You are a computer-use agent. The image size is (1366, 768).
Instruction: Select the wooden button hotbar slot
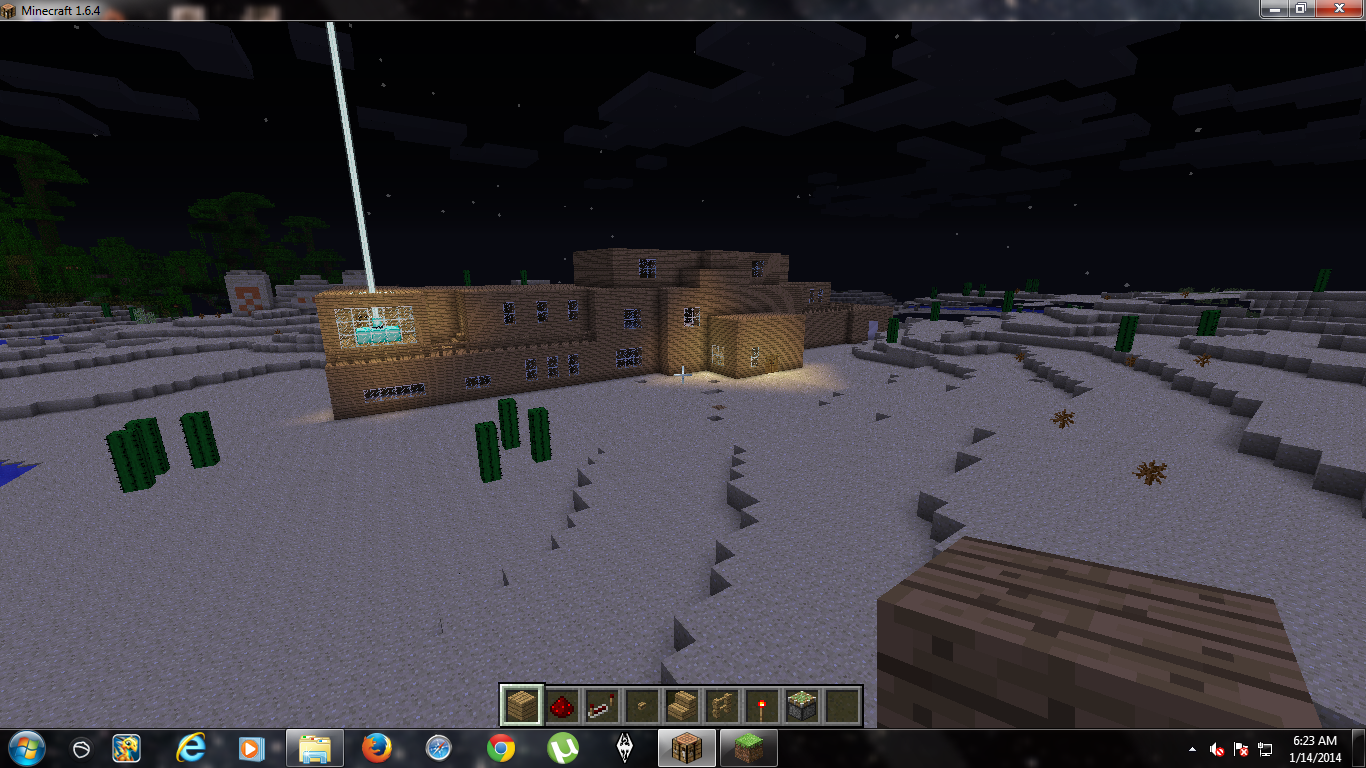[x=642, y=705]
